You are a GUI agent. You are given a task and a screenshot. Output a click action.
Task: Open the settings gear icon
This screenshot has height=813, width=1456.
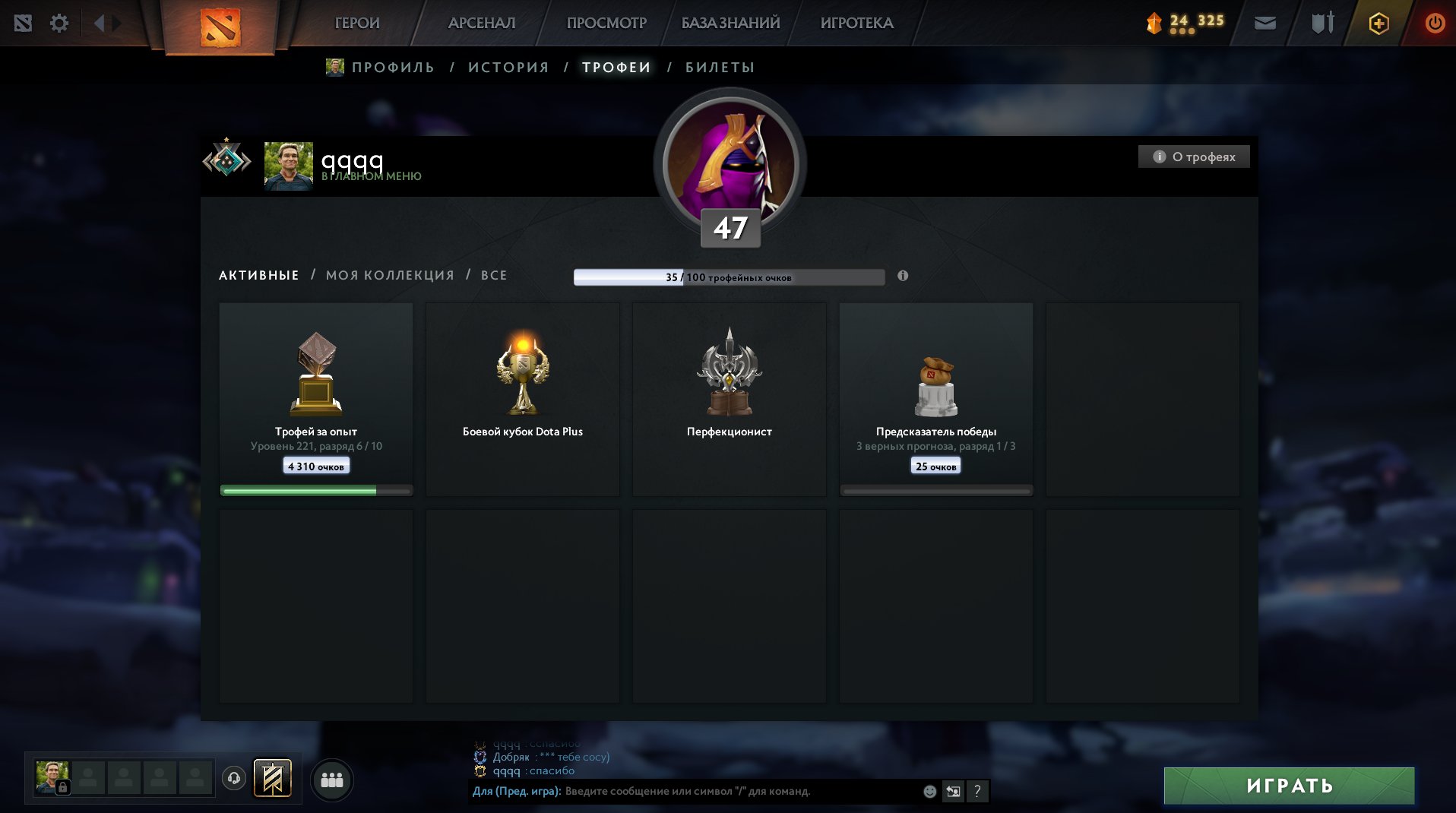click(x=59, y=23)
